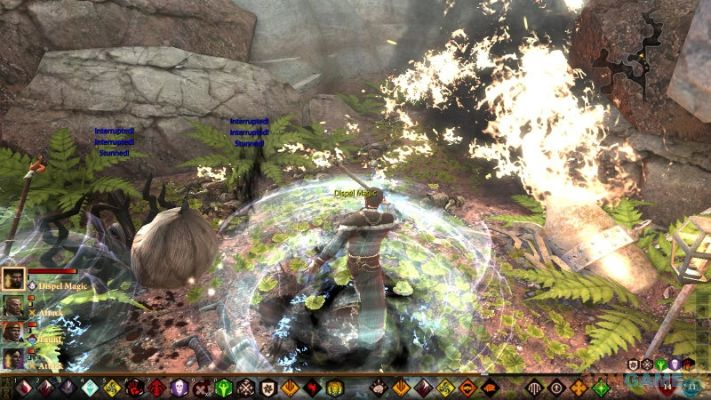Use the orange boar ability icon

489,387
